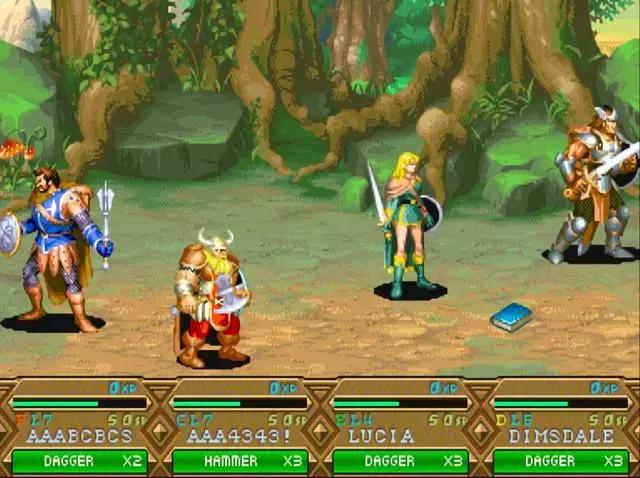Choose Dimsdale's Dagger X3 item slot

(x=560, y=461)
